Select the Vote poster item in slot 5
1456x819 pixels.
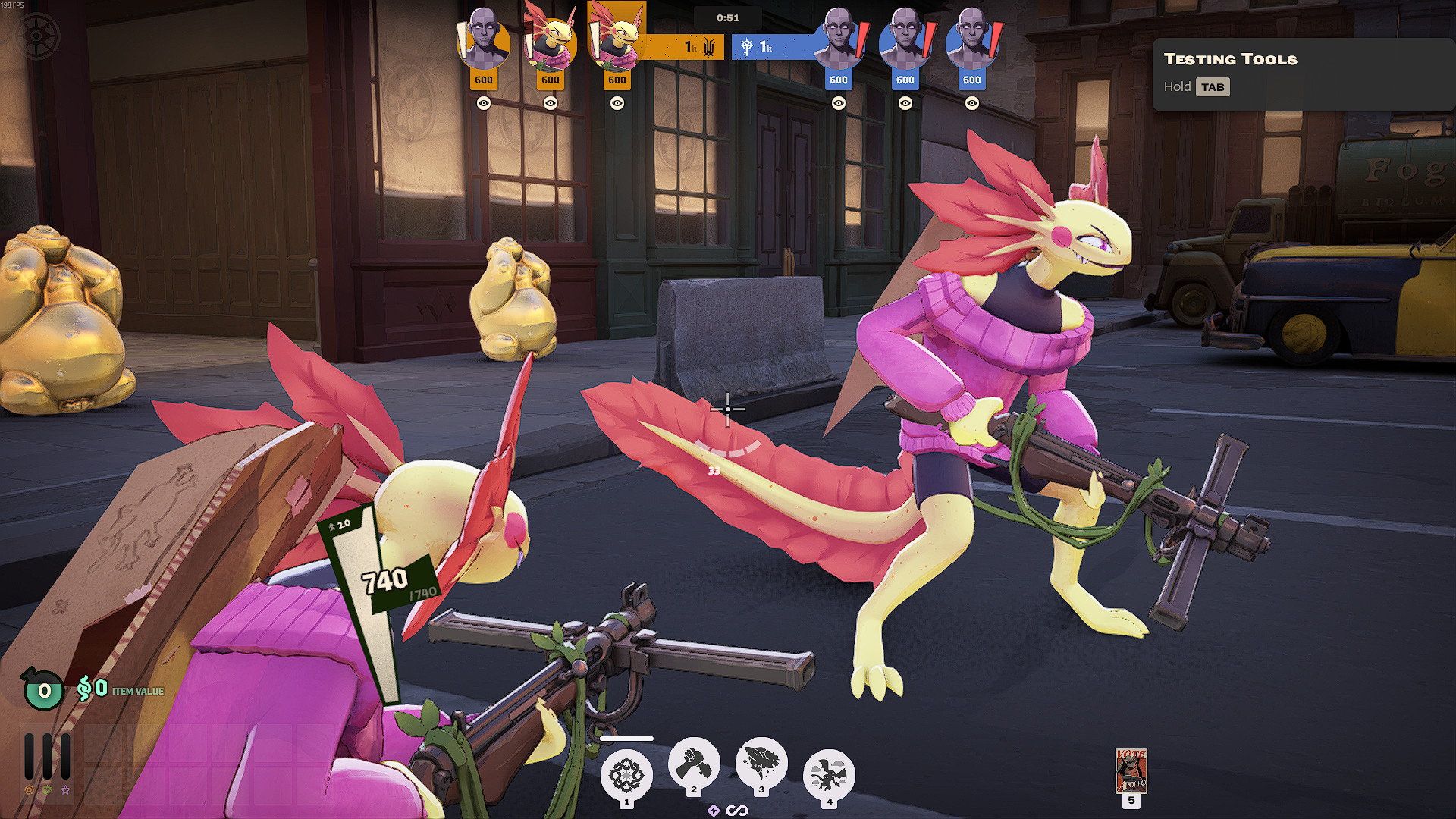[x=1131, y=770]
